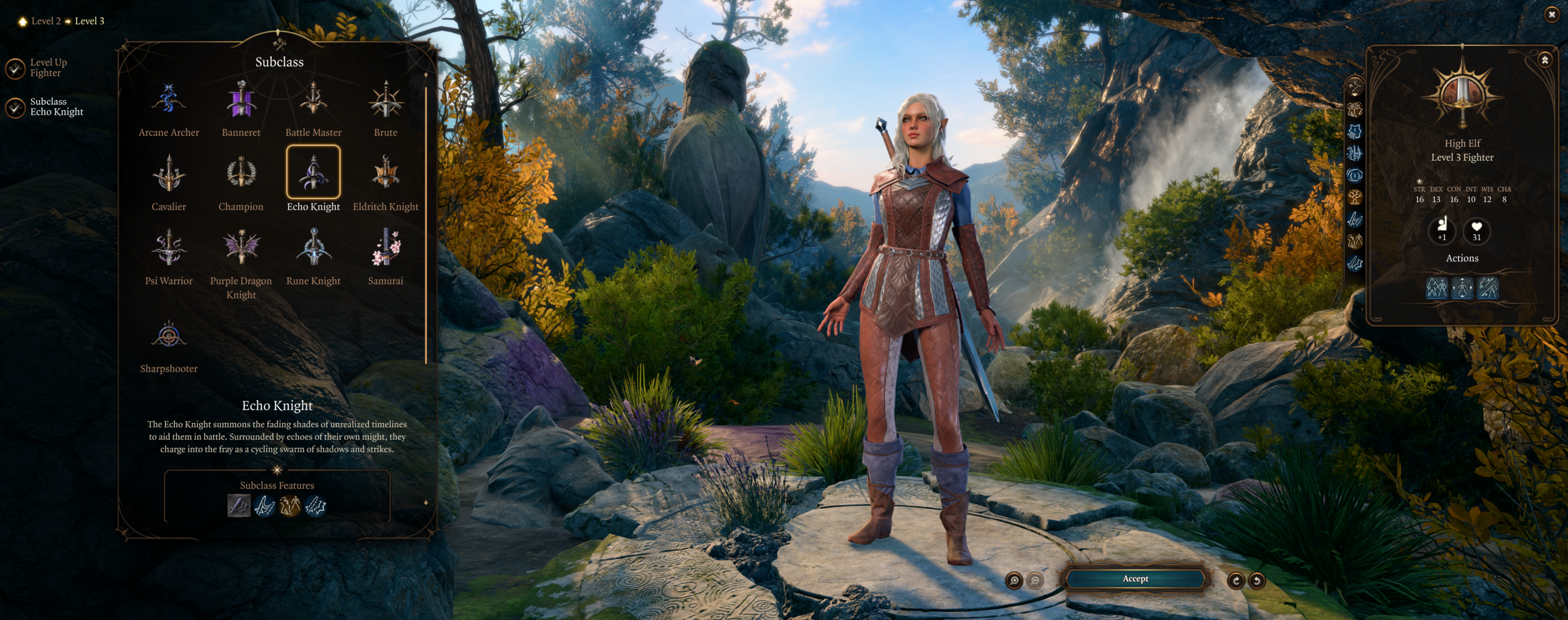Zoom in on the character with magnifier
This screenshot has height=620, width=1568.
tap(1014, 581)
